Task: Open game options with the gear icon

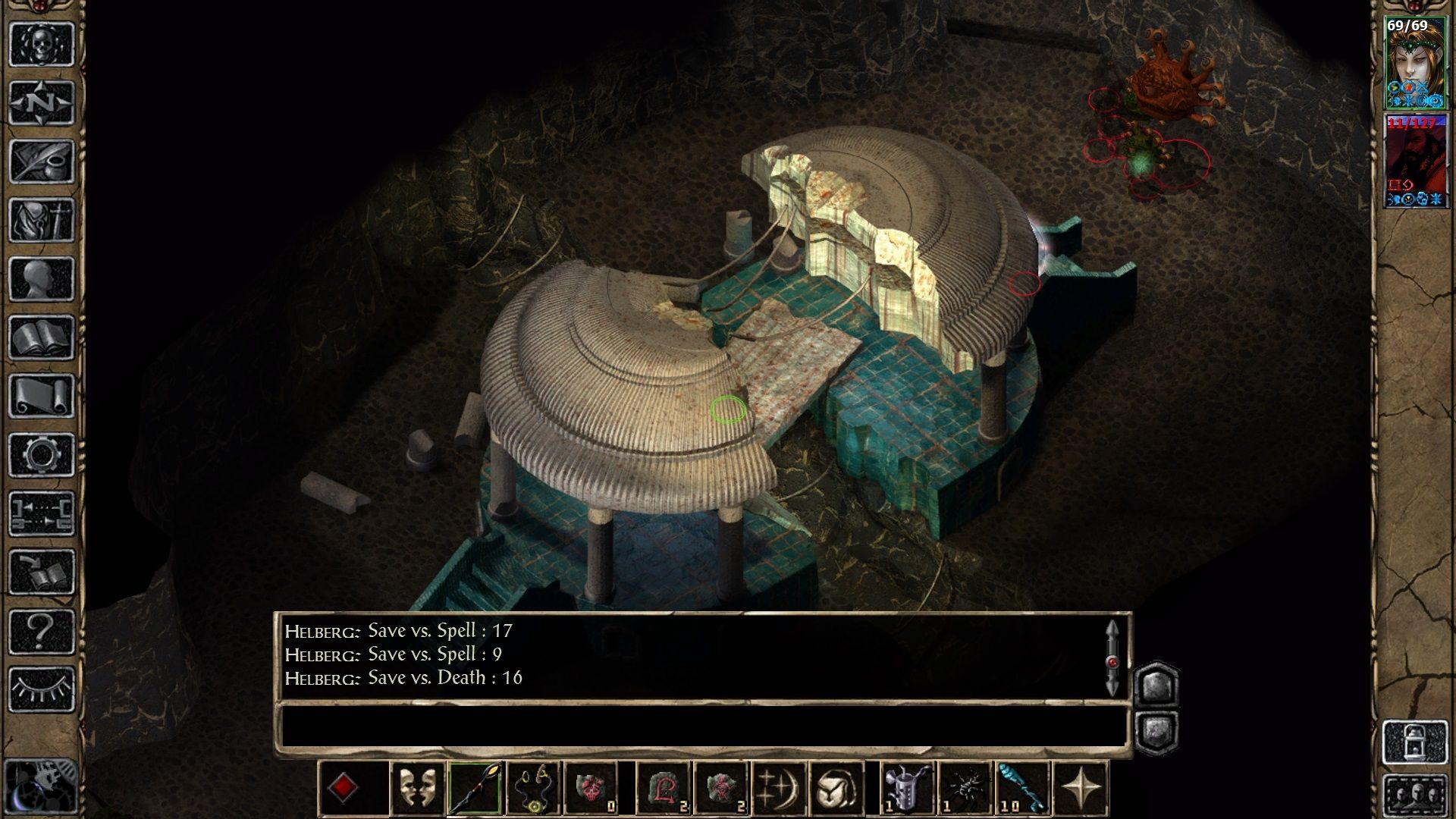Action: [42, 455]
